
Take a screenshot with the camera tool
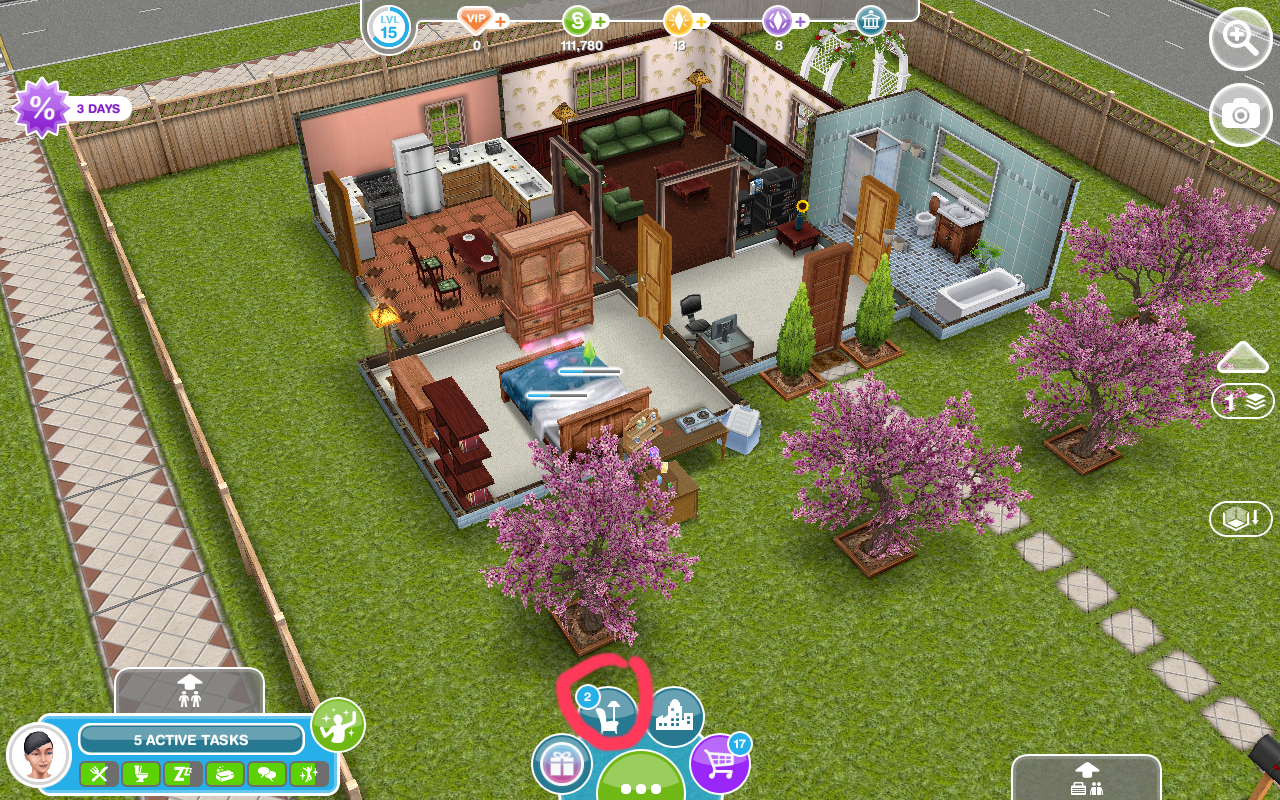(x=1239, y=115)
